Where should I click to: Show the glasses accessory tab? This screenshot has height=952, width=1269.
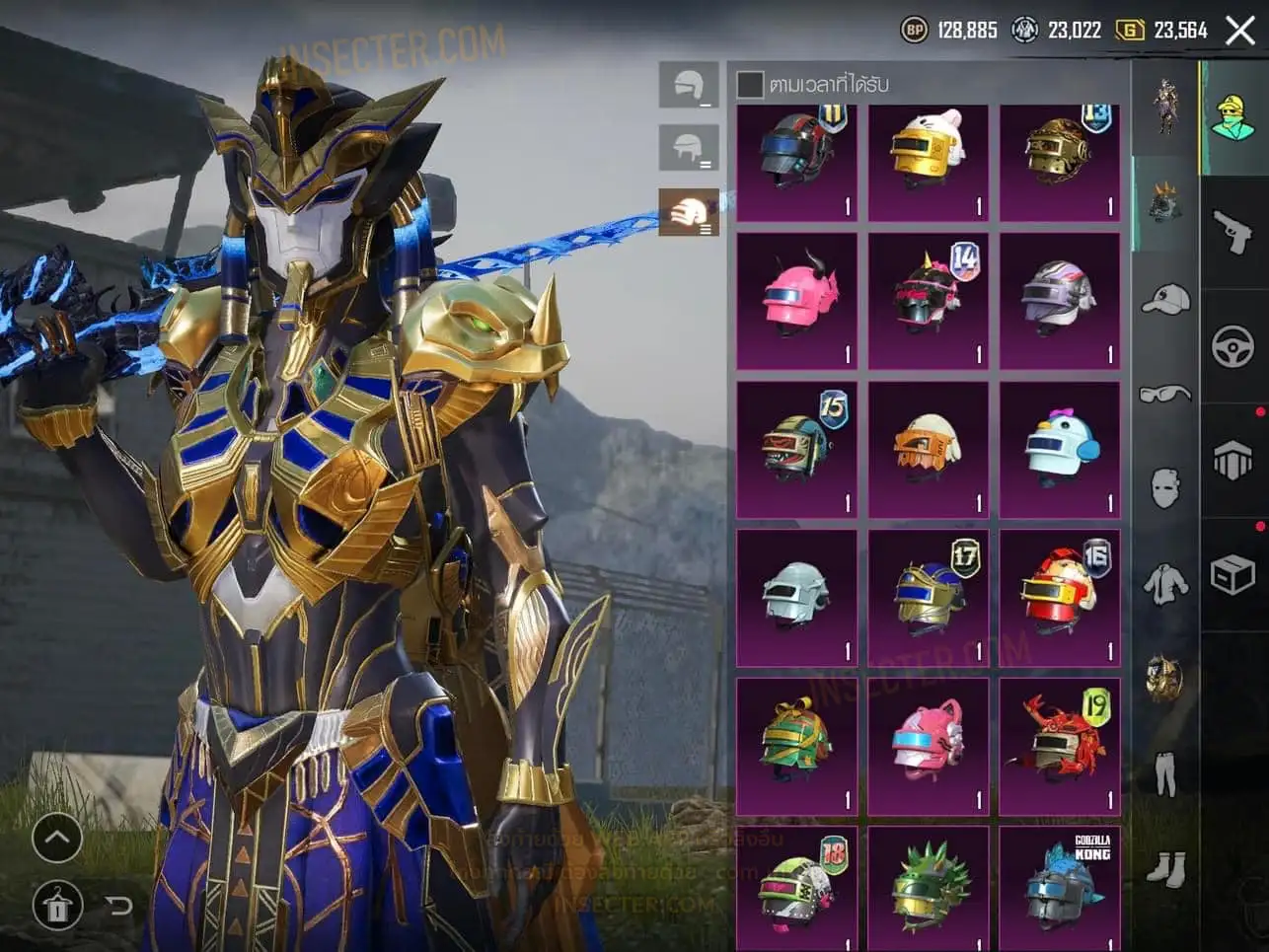[x=1165, y=394]
